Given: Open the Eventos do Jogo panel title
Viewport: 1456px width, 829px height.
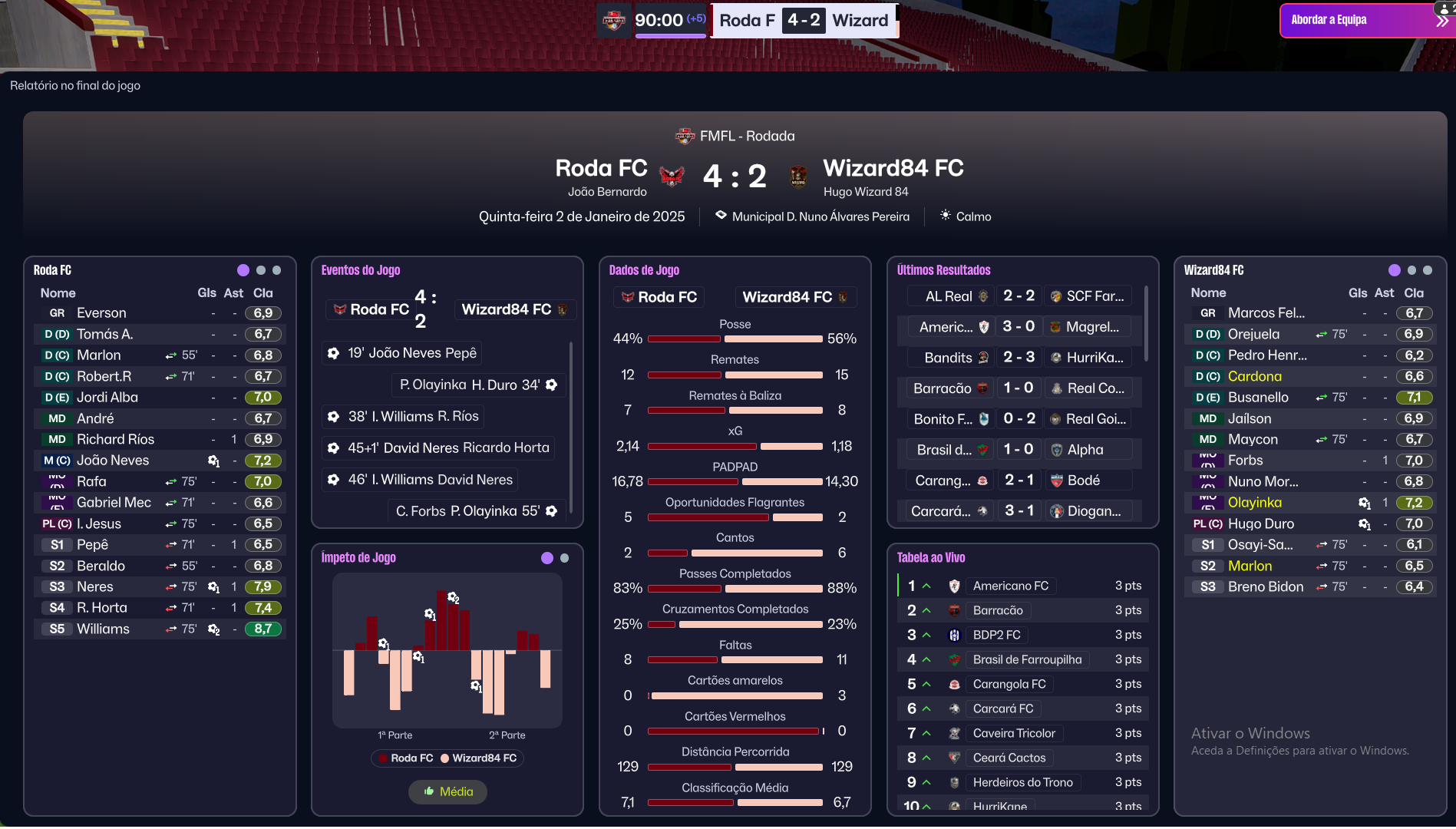Looking at the screenshot, I should tap(361, 270).
